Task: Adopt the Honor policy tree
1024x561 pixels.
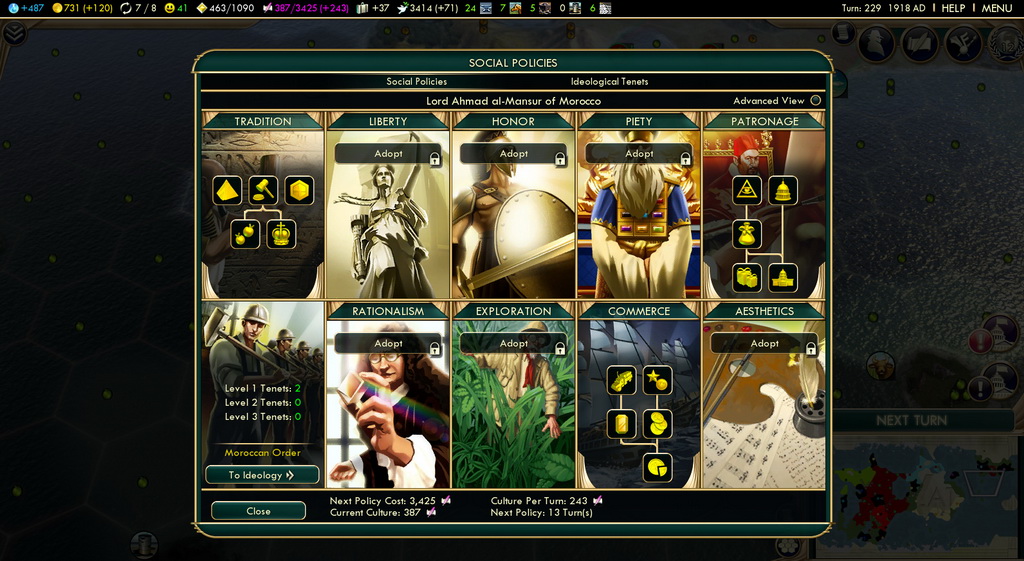Action: [514, 154]
